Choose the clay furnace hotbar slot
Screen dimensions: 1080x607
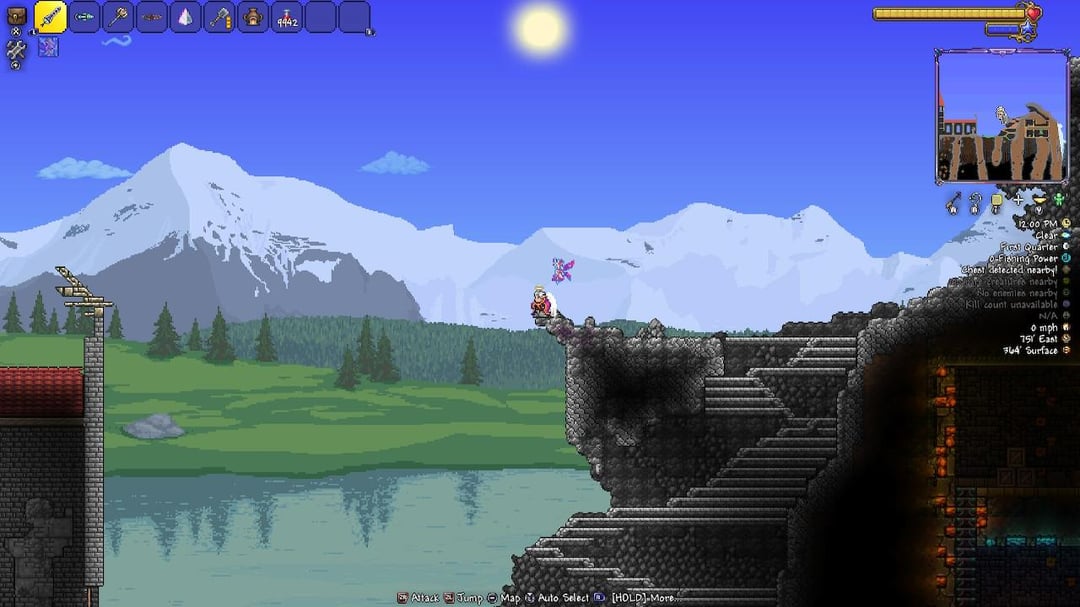(x=253, y=17)
